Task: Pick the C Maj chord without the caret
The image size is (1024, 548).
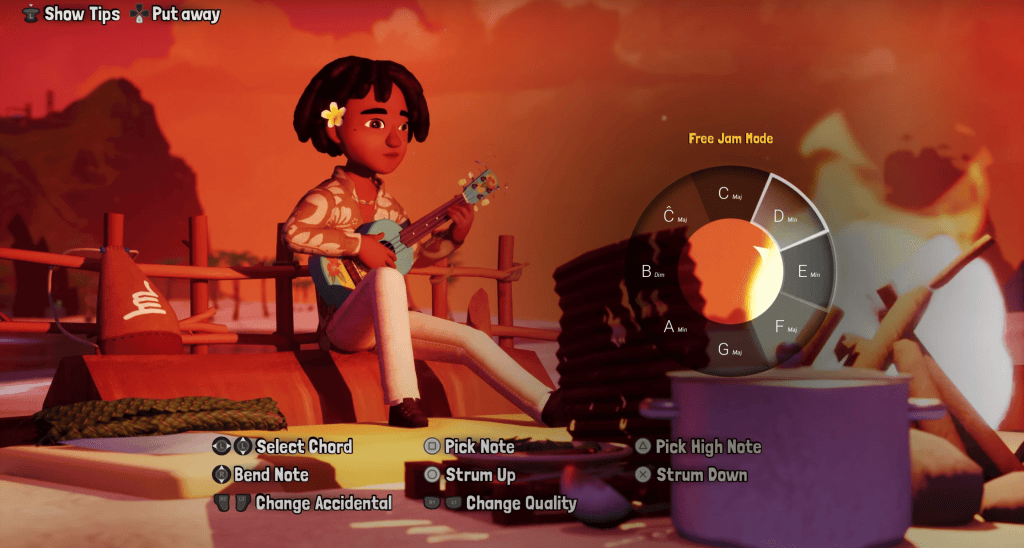Action: pyautogui.click(x=729, y=193)
